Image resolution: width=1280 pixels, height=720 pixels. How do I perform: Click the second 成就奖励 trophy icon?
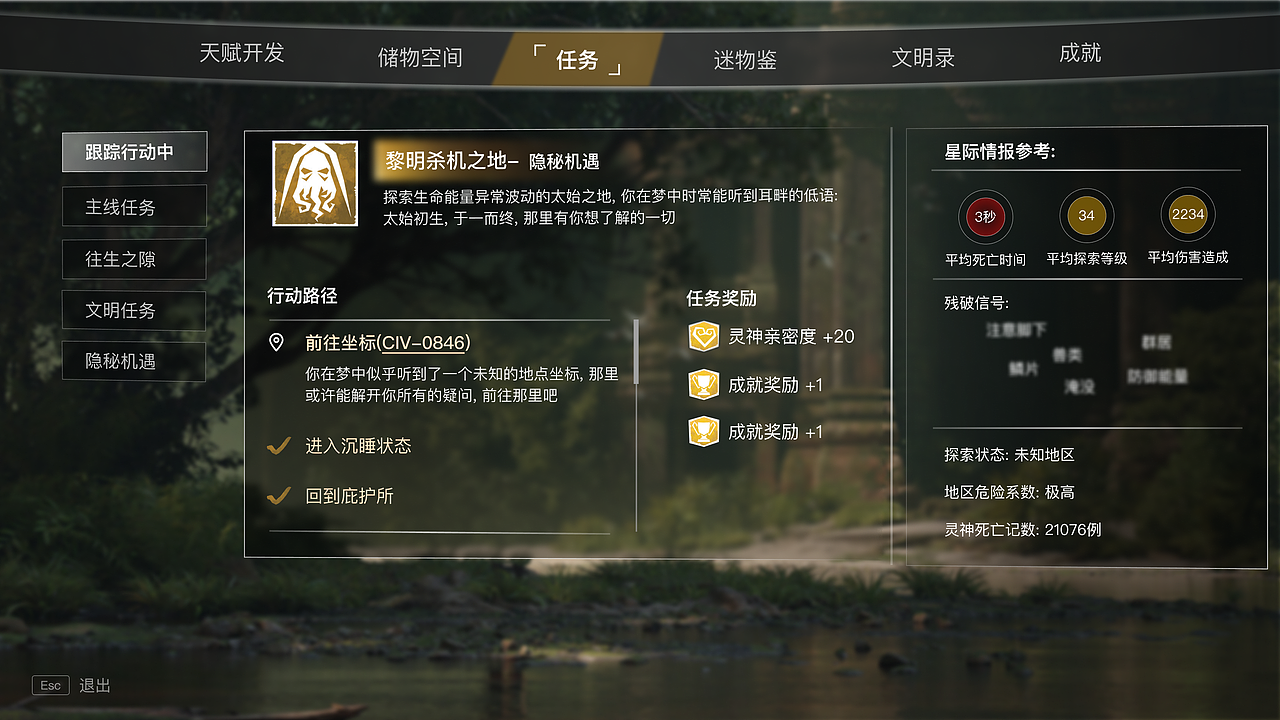pyautogui.click(x=704, y=431)
